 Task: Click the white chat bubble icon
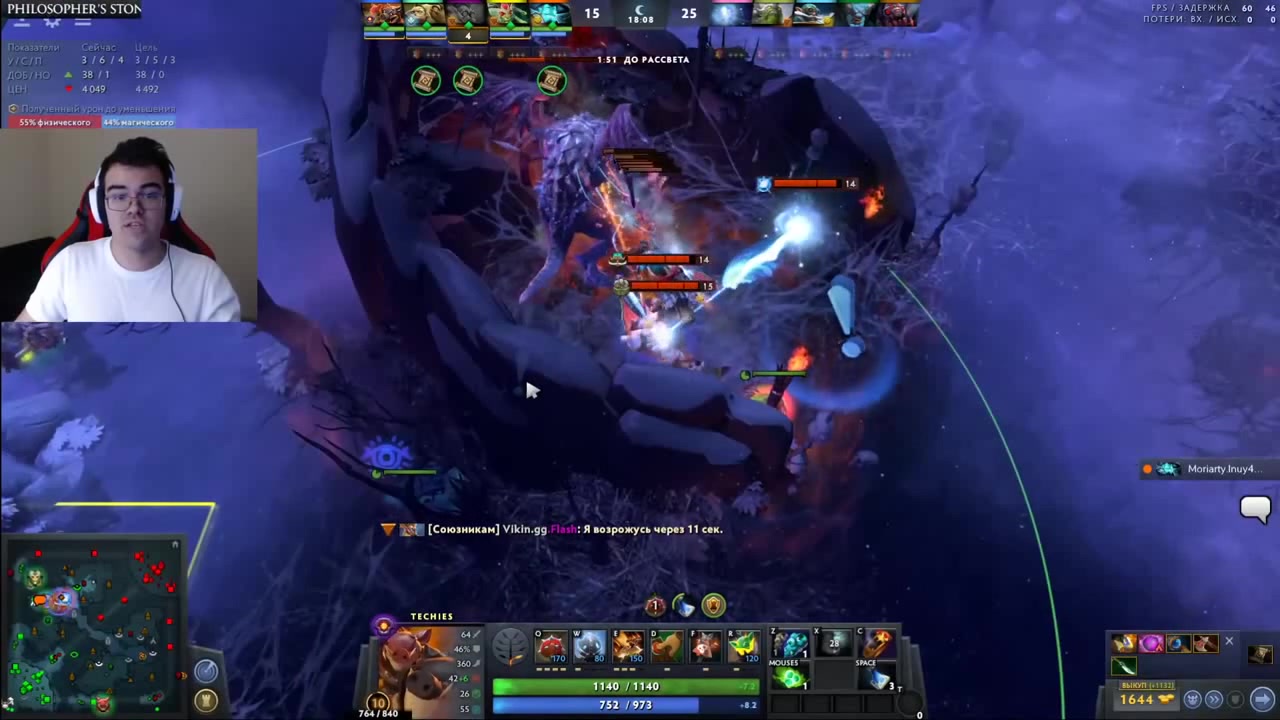1254,509
